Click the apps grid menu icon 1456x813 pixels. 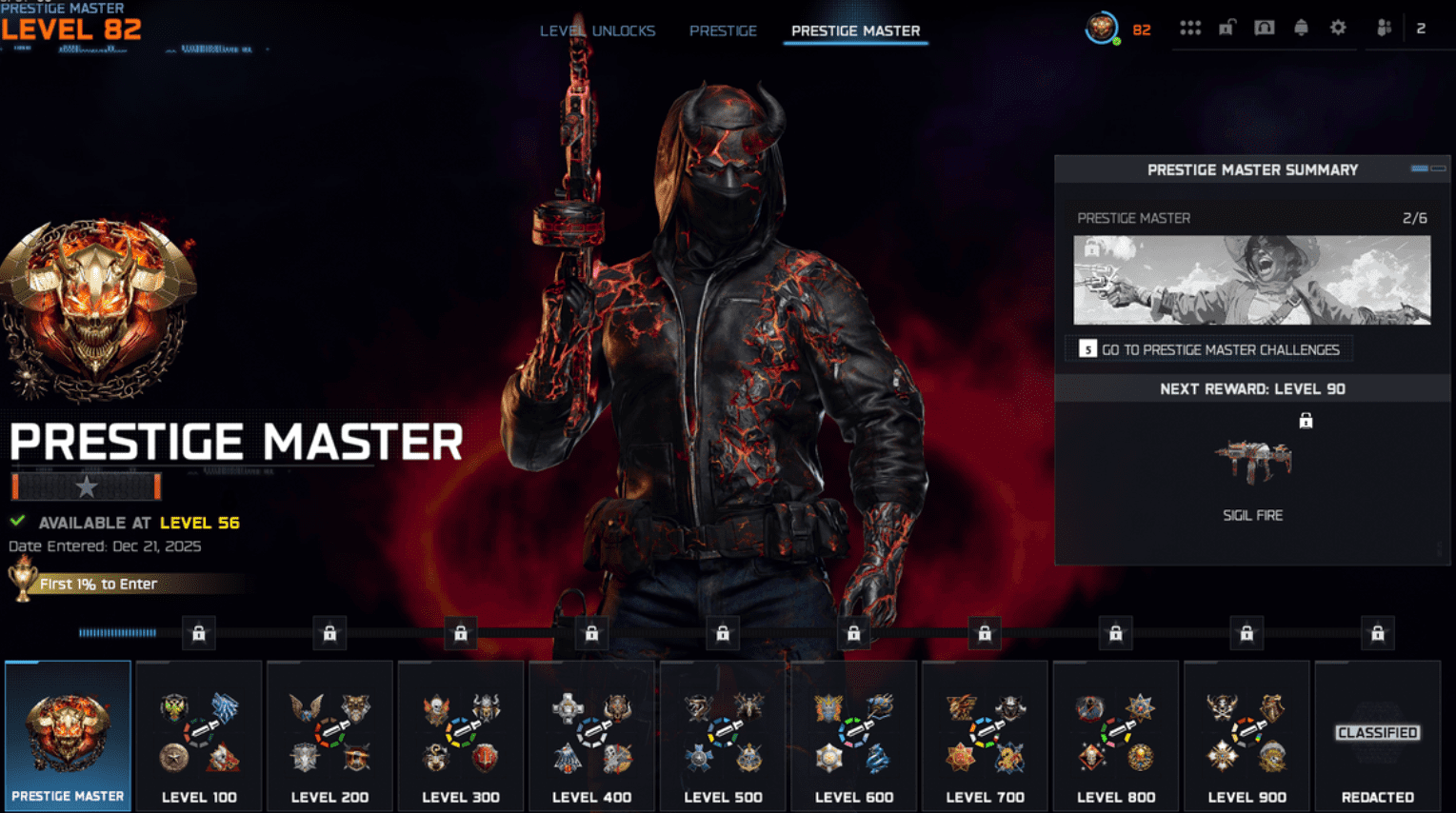click(1190, 29)
